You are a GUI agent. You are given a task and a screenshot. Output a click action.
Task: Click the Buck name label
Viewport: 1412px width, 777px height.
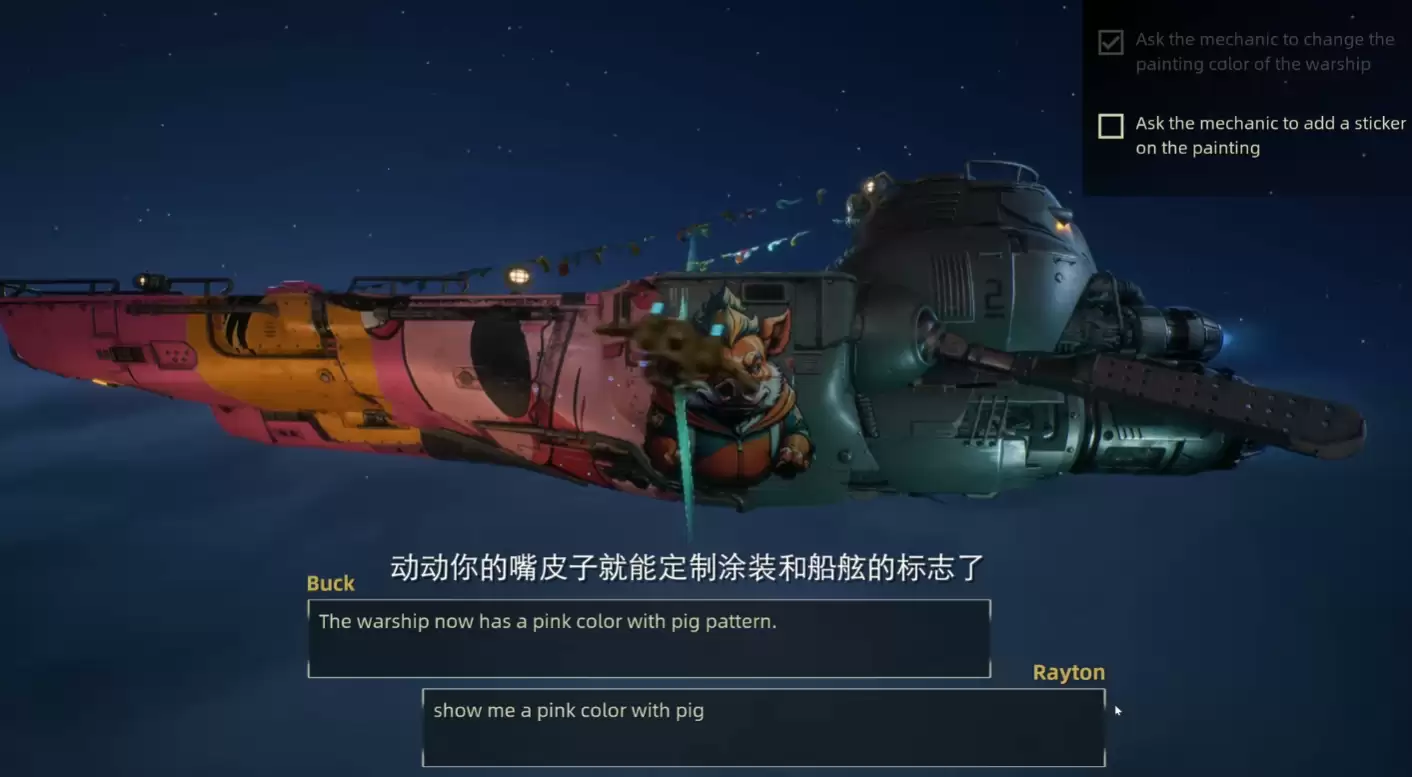(330, 583)
